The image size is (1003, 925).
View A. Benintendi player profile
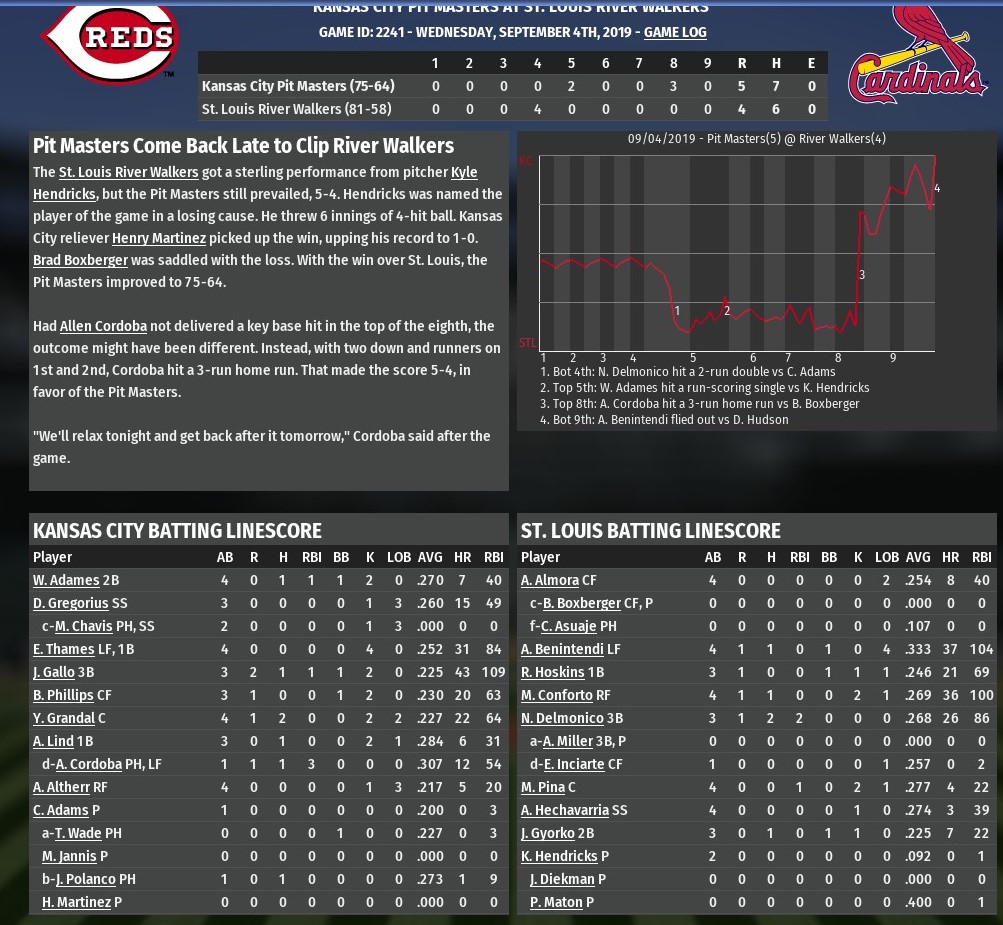click(562, 649)
